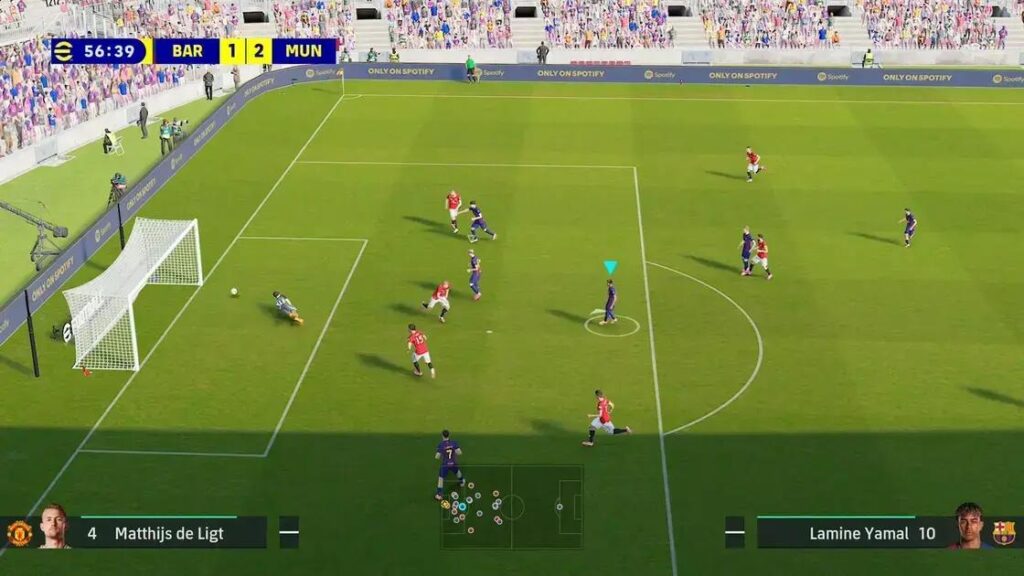Open Matthijs de Ligt's portrait
The image size is (1024, 576).
point(53,526)
